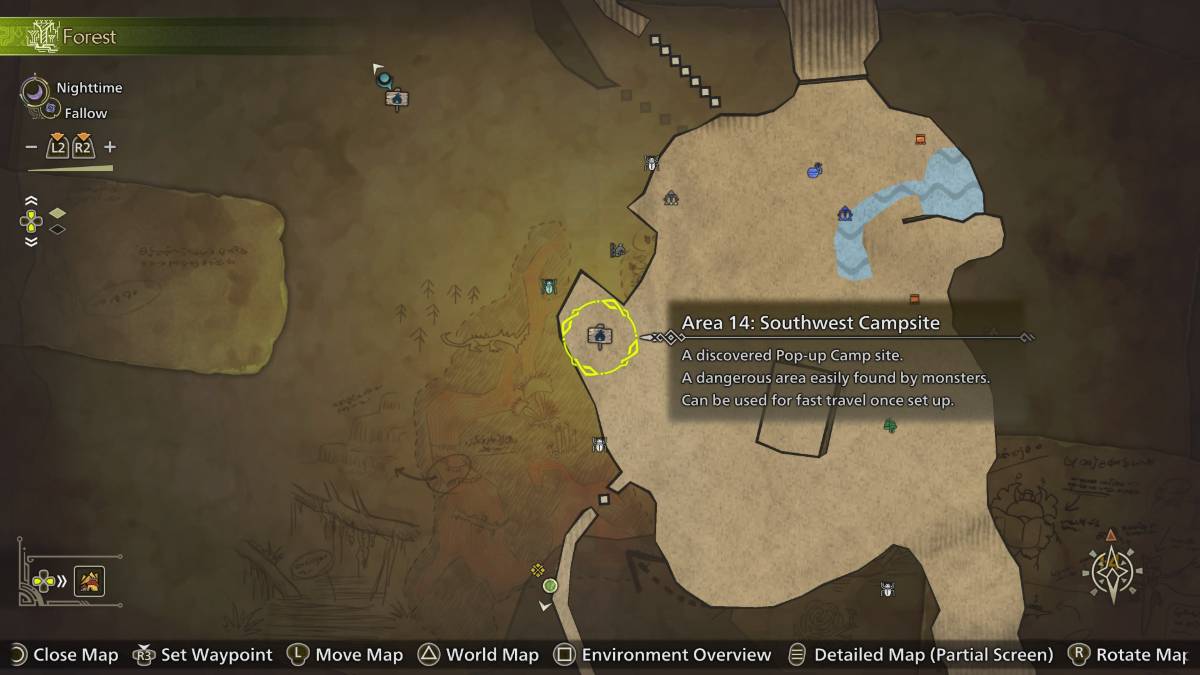Select the campsite signpost marker below the teal pin
Screen dimensions: 1200x675
coord(397,99)
